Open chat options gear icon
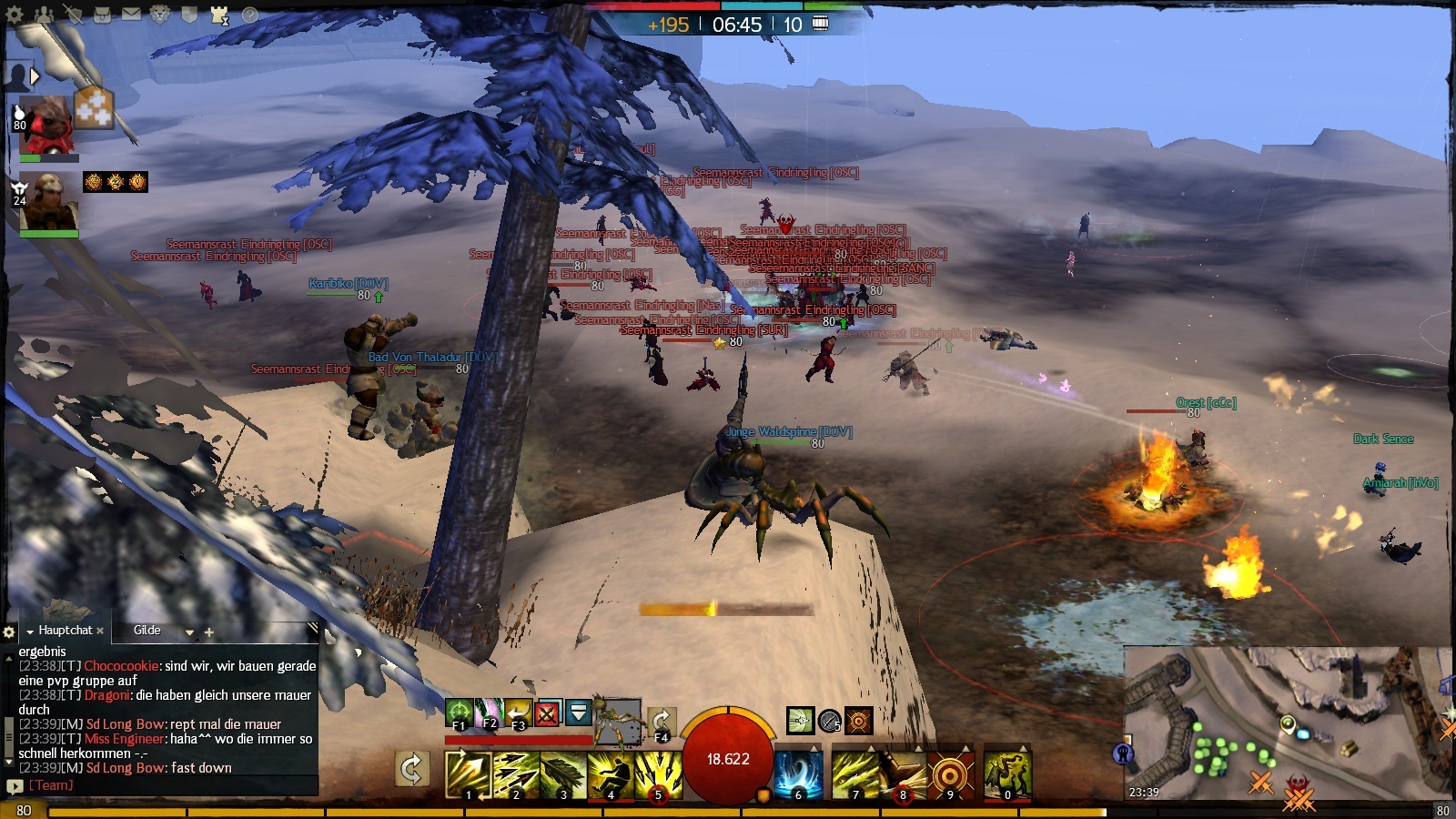The width and height of the screenshot is (1456, 819). 9,632
